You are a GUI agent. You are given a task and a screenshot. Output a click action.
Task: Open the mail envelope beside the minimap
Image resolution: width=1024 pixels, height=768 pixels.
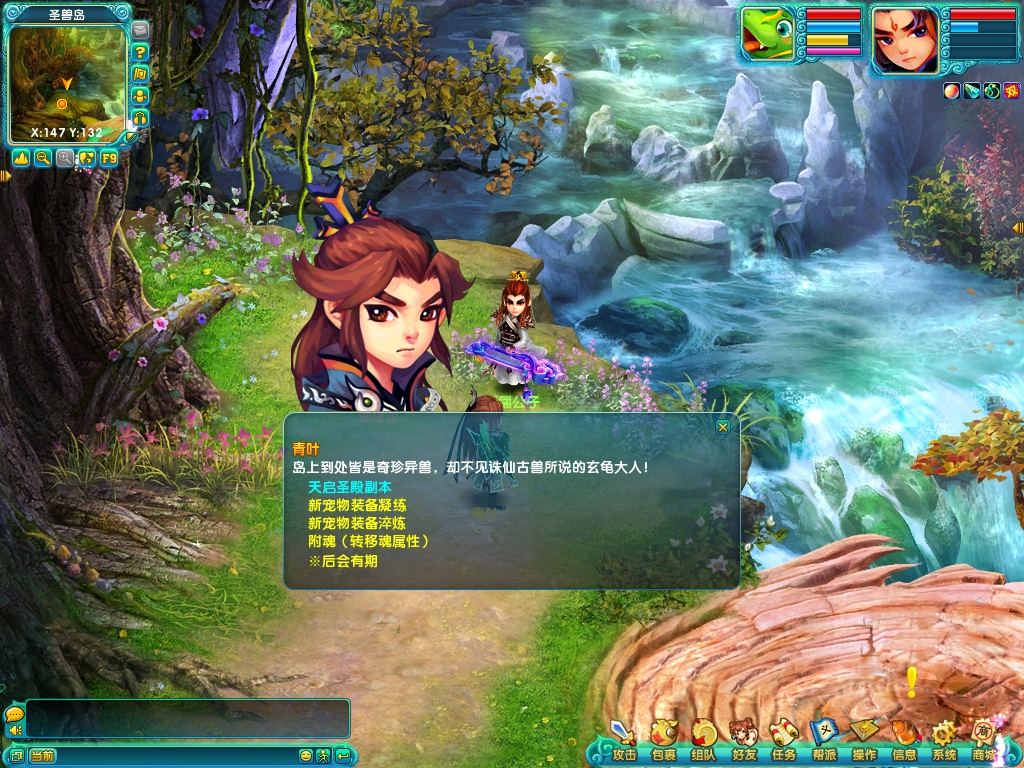(x=140, y=30)
